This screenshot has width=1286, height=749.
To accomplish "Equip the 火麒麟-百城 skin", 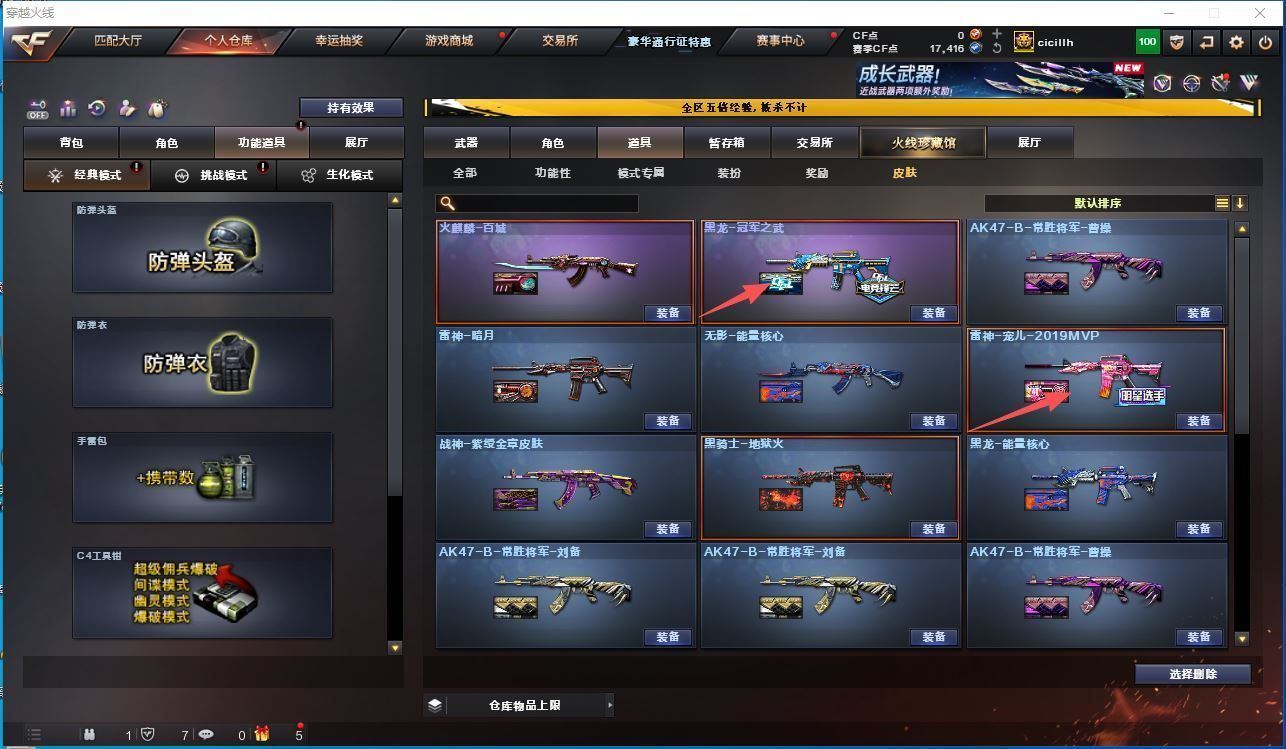I will tap(667, 313).
